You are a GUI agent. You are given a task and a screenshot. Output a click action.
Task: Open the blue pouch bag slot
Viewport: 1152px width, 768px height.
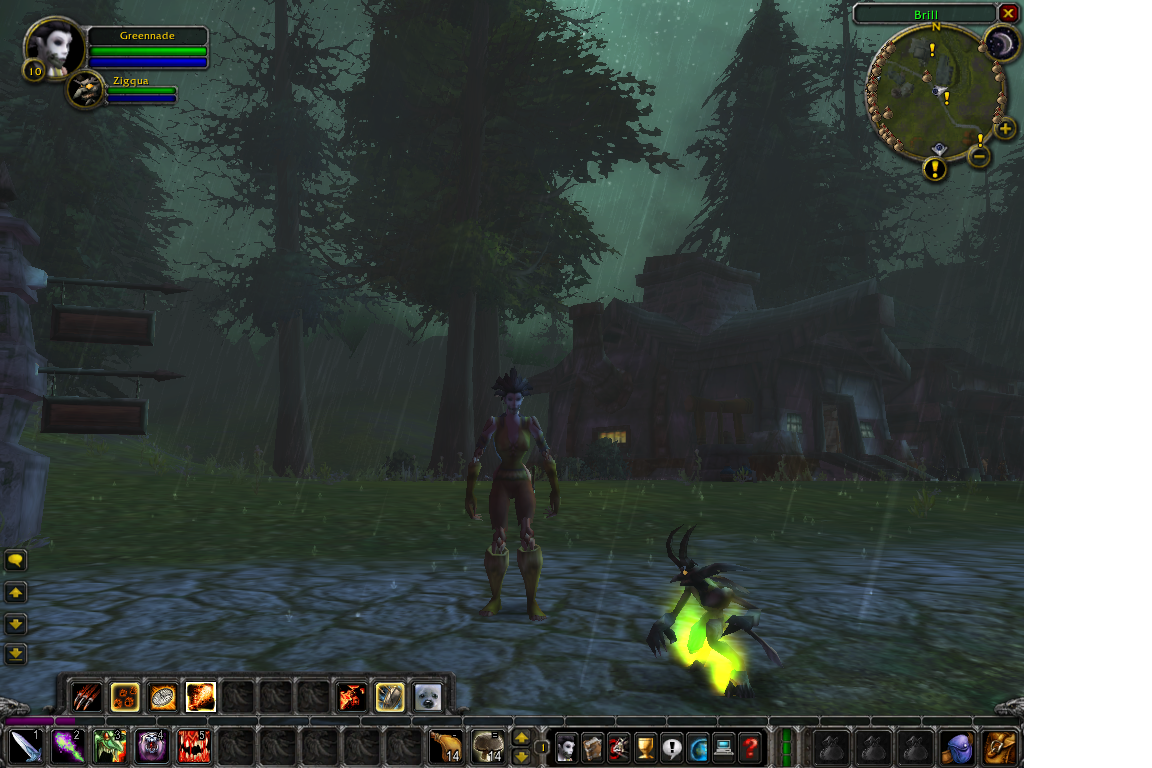pyautogui.click(x=958, y=746)
